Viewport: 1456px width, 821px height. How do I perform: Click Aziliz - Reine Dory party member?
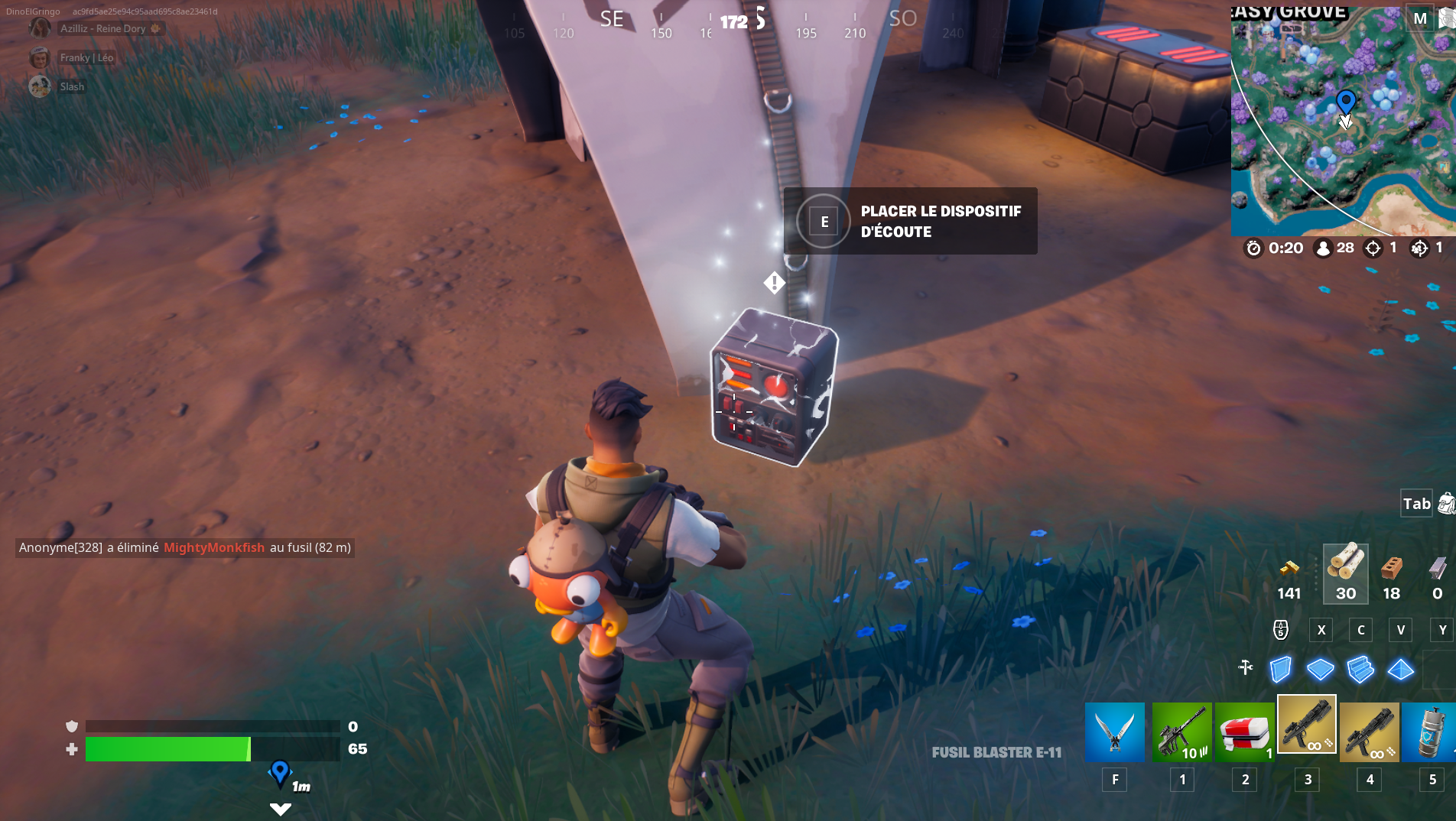[103, 28]
